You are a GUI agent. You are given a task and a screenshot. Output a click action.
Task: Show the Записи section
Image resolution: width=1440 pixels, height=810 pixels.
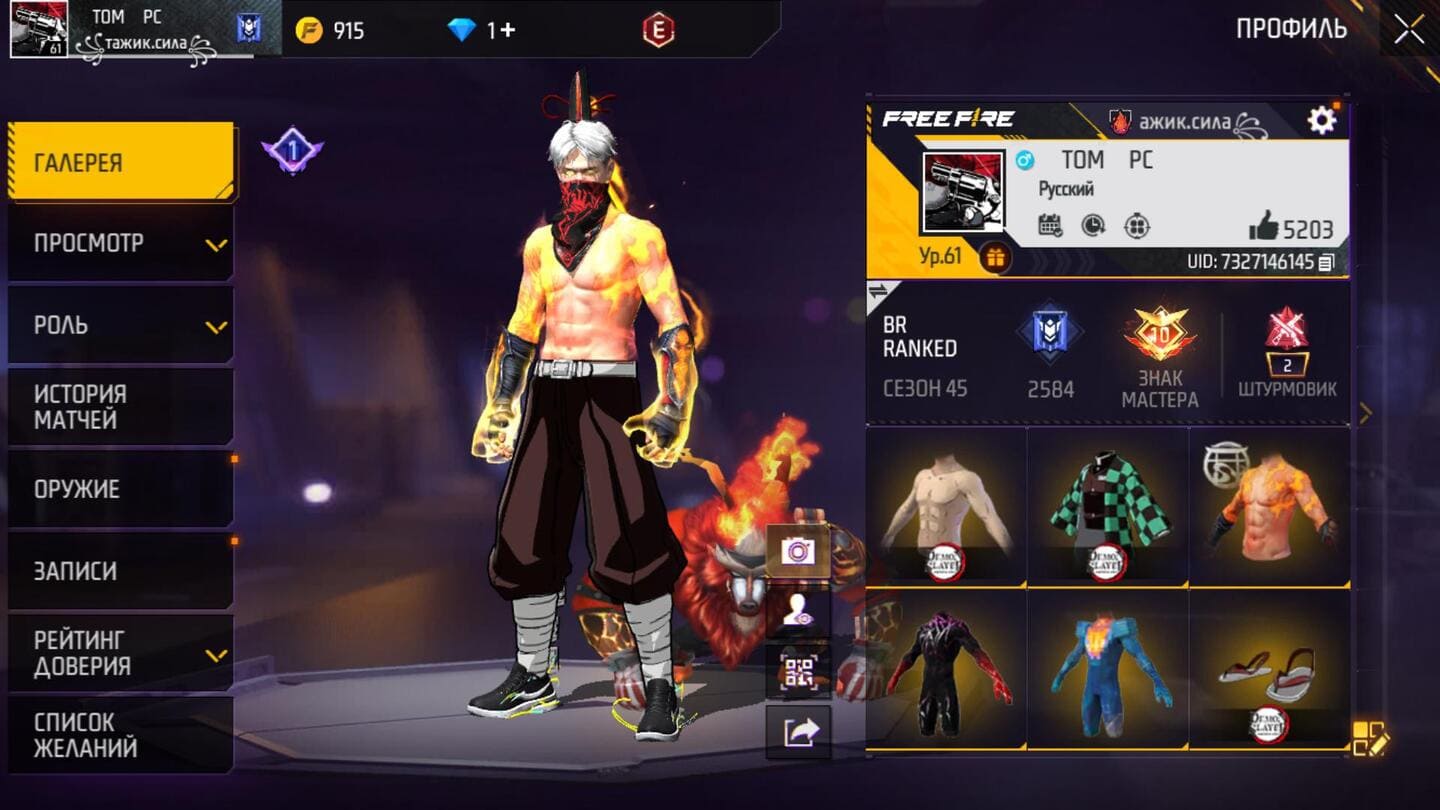pos(121,571)
